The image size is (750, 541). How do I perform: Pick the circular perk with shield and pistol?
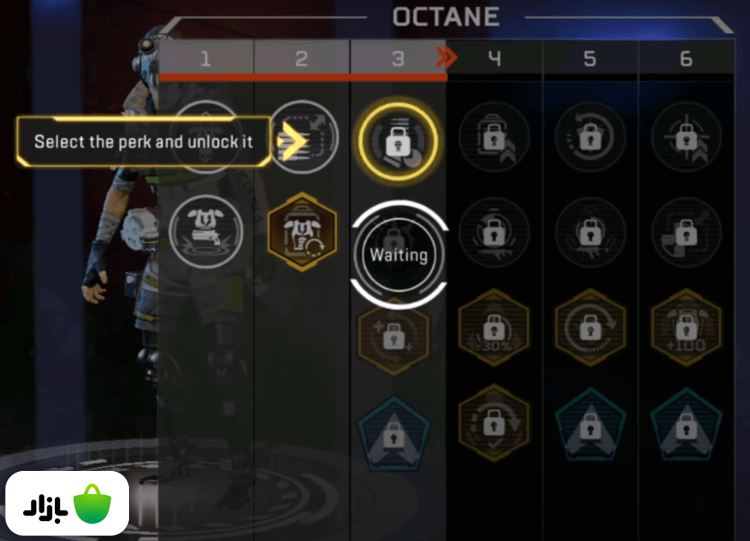coord(207,231)
